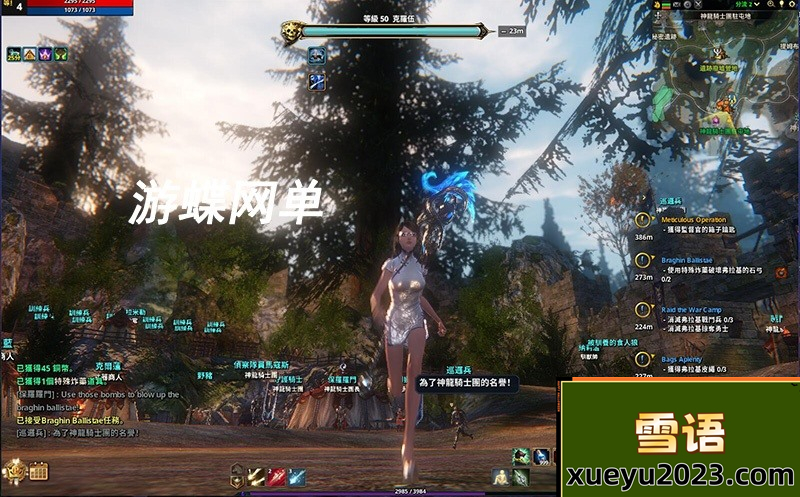Open the calendar icon beside the gold emblem
Screen dimensions: 800x497
39,470
